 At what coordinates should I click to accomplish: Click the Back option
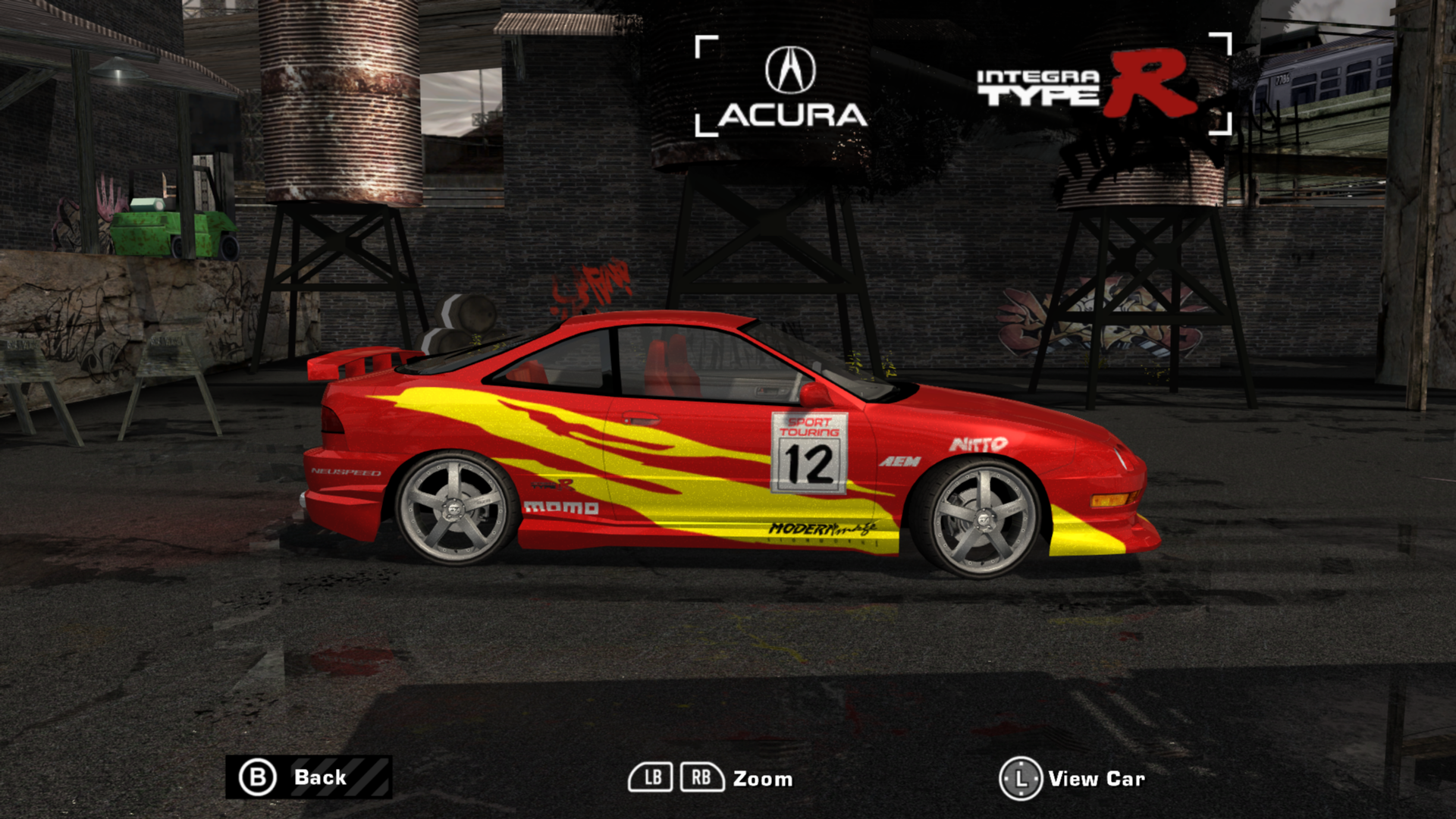[x=319, y=777]
